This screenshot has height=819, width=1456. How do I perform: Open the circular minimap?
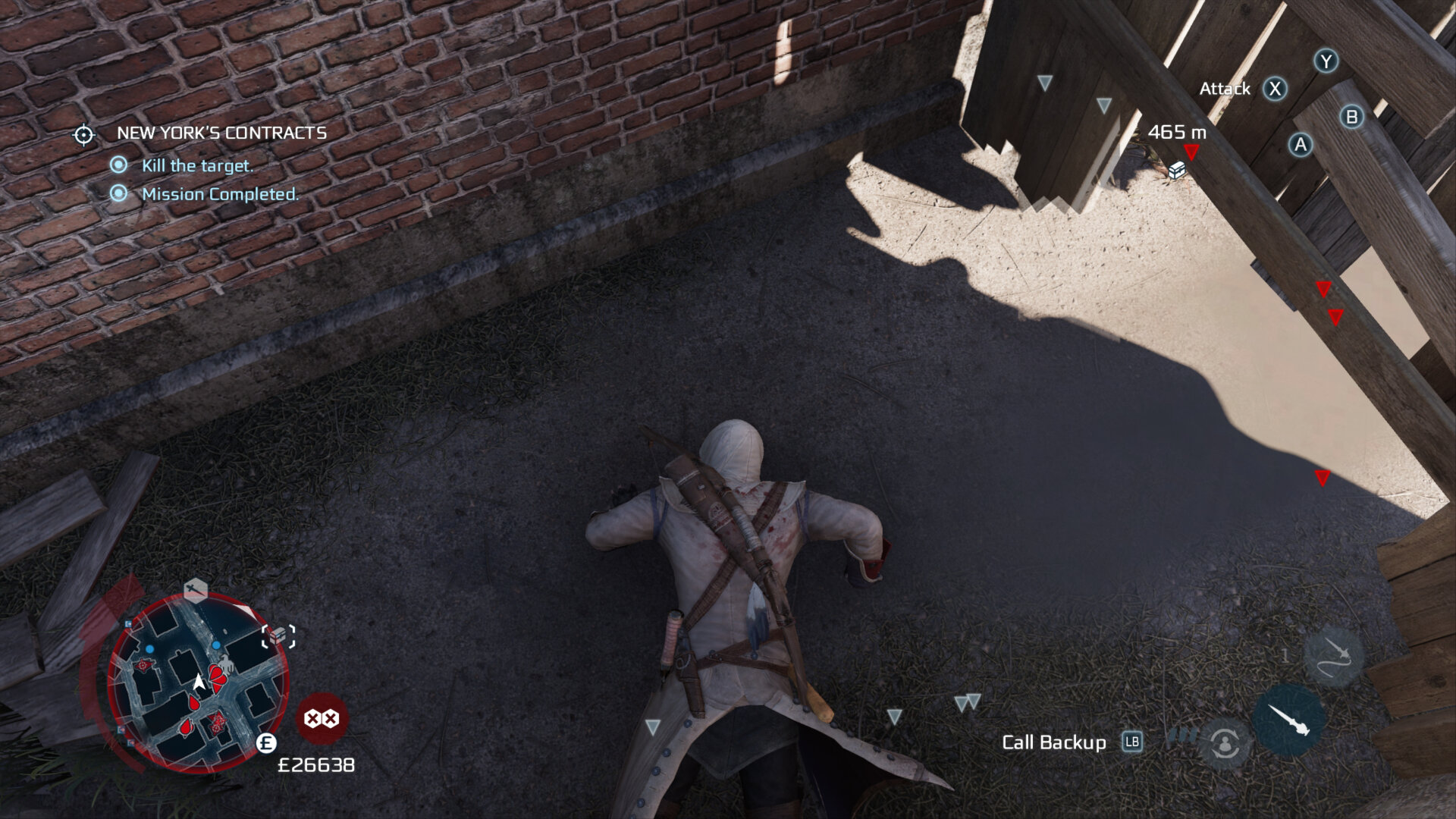[198, 684]
